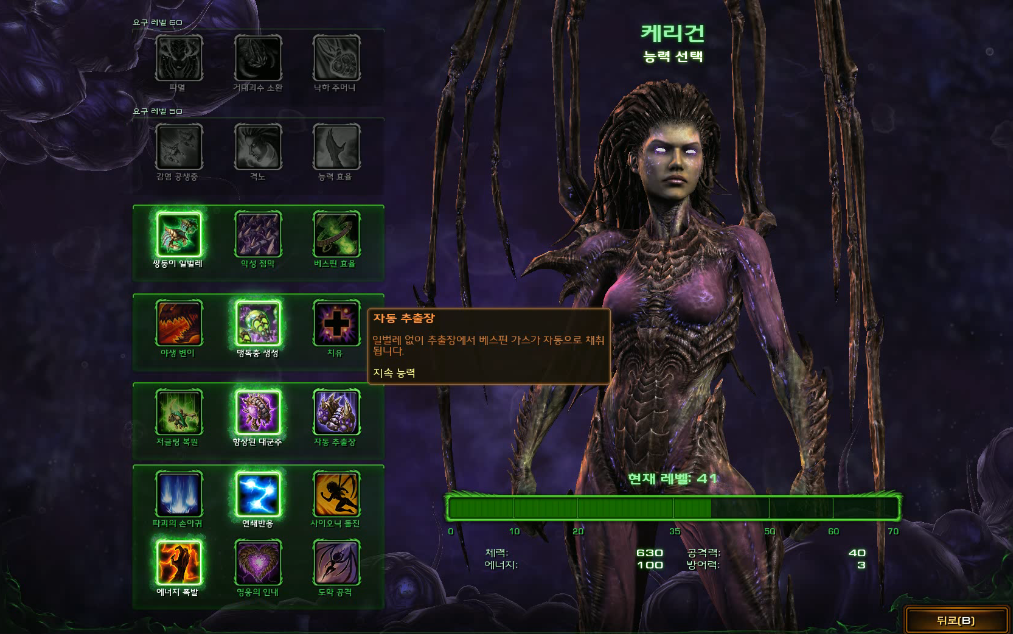Click the locked 파멸 ability icon
This screenshot has width=1013, height=634.
179,58
